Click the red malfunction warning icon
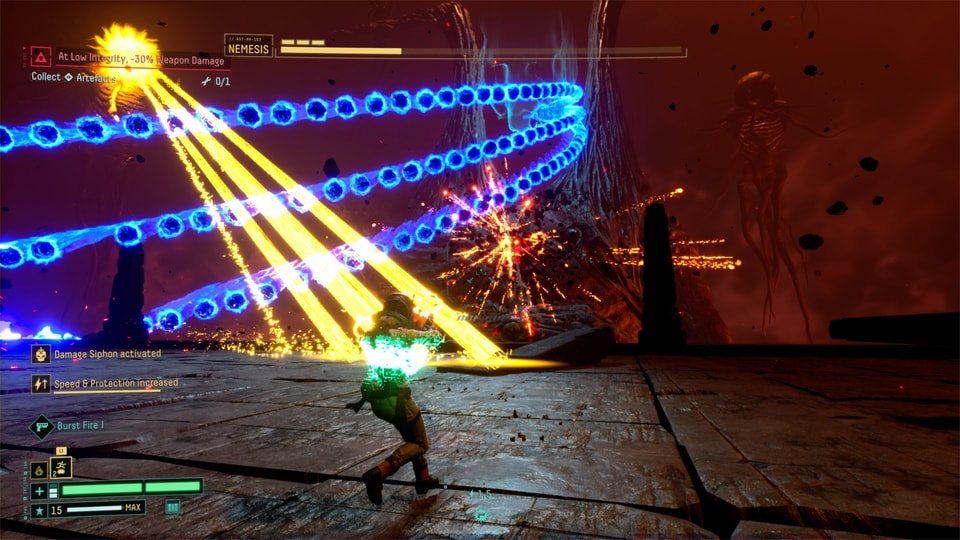This screenshot has height=540, width=960. pos(41,57)
